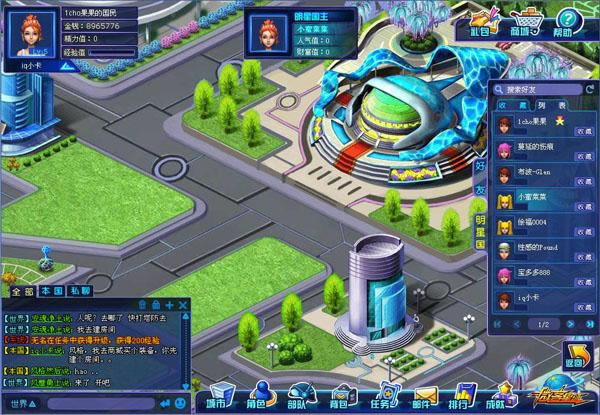Viewport: 600px width, 415px height.
Task: Open the 邮件 mail menu
Action: [x=424, y=396]
